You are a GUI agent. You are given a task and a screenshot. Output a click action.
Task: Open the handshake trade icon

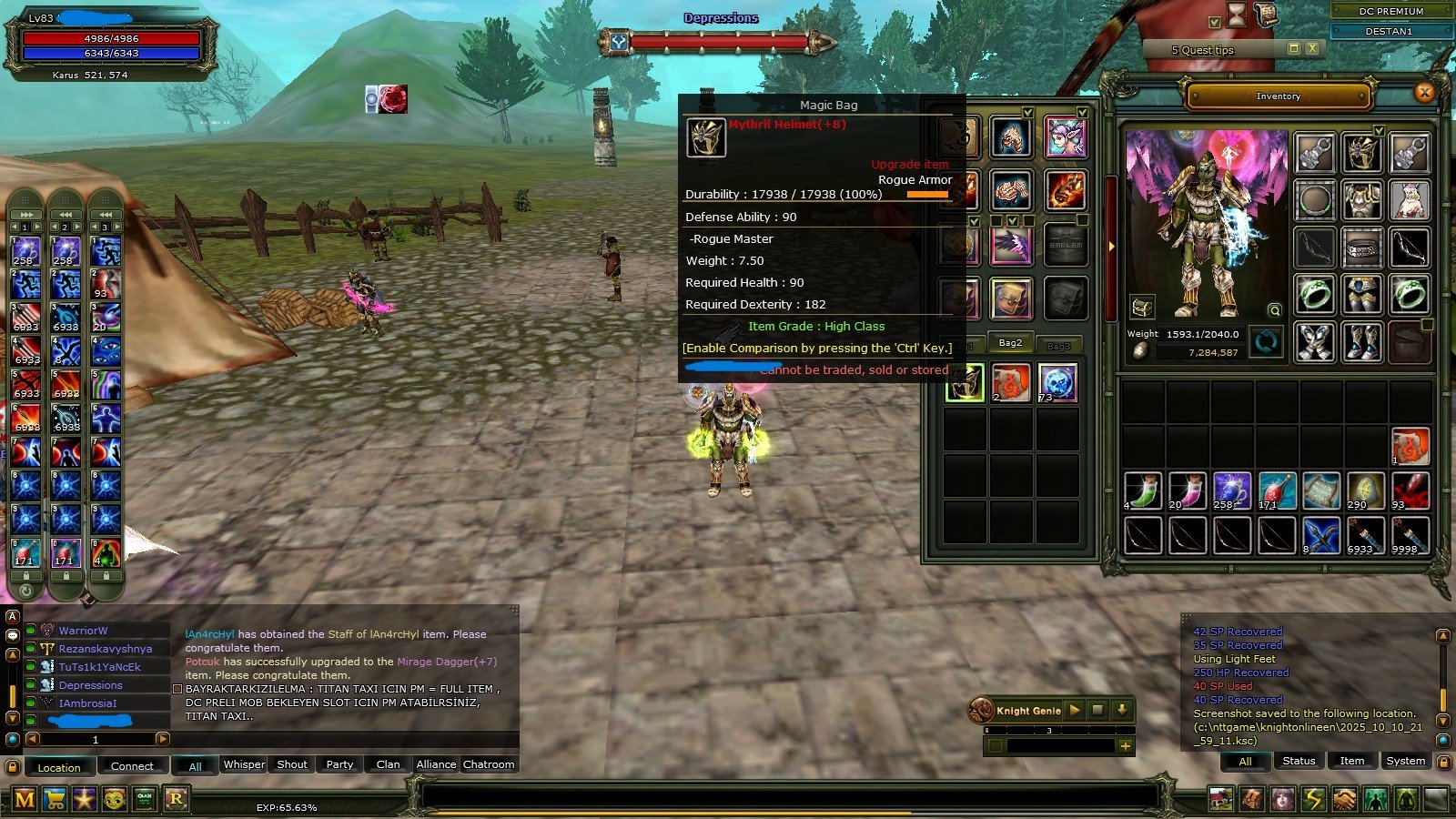[x=1344, y=800]
